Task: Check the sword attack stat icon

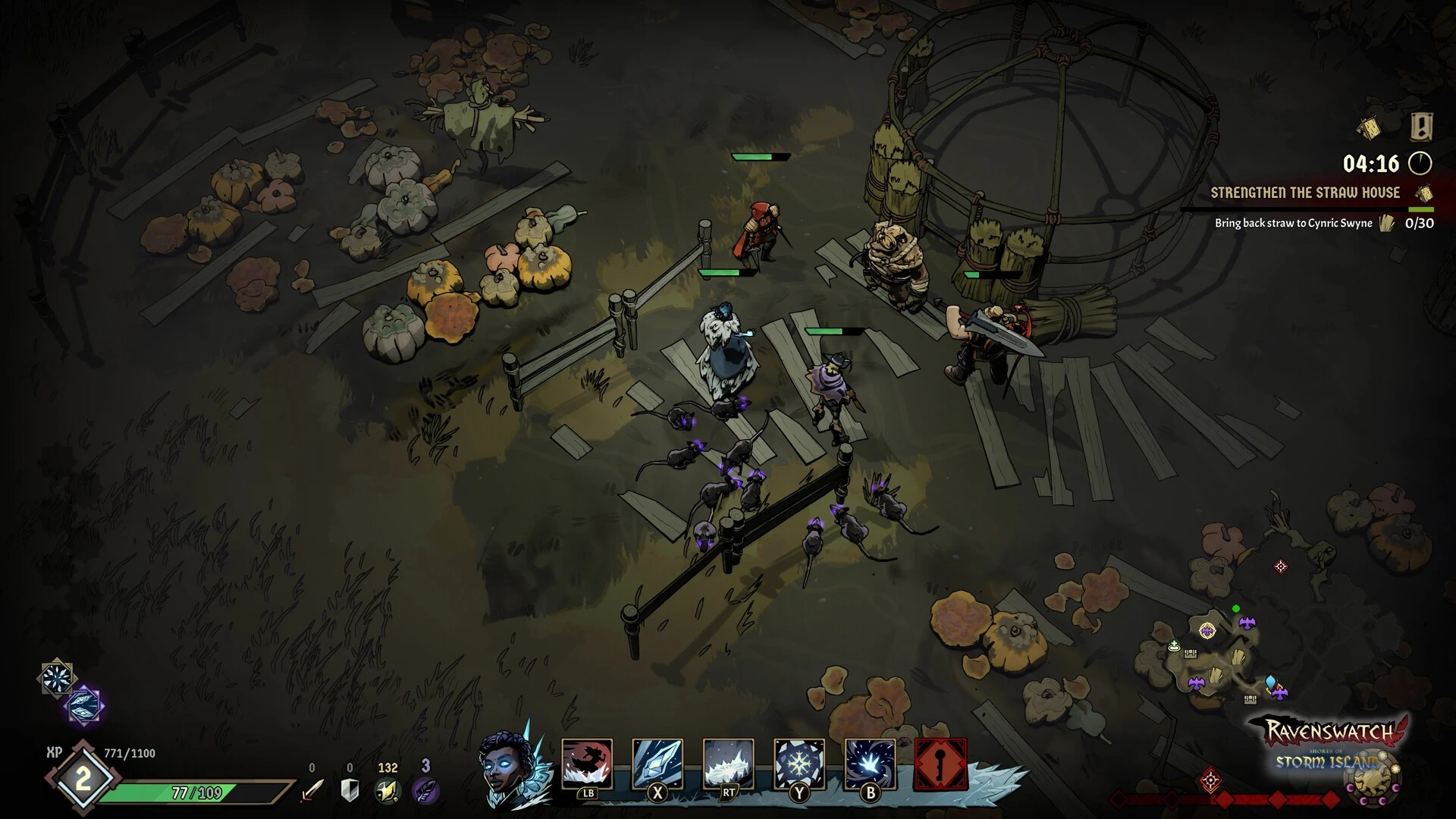Action: 312,790
